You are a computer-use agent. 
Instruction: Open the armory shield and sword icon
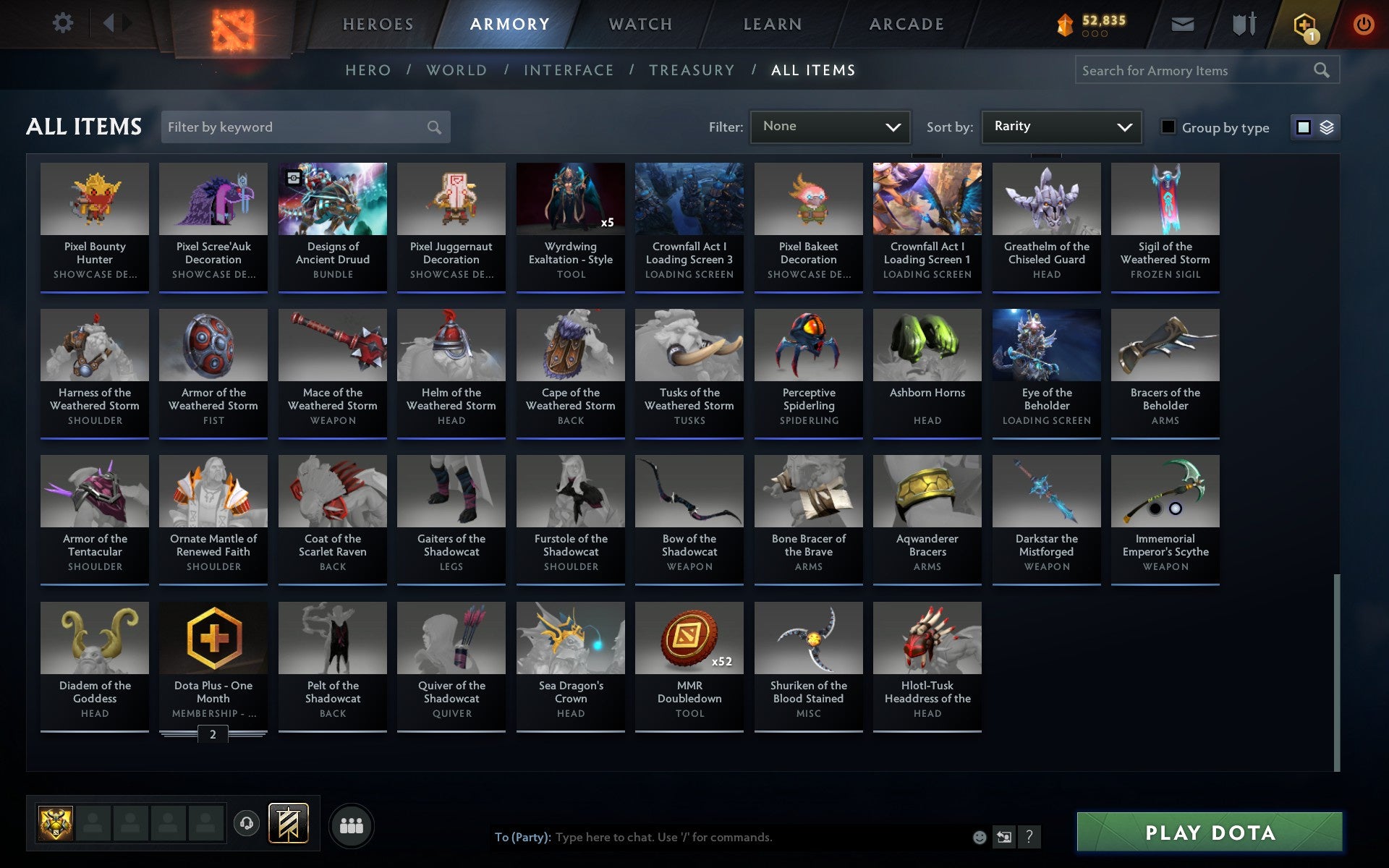coord(1242,23)
